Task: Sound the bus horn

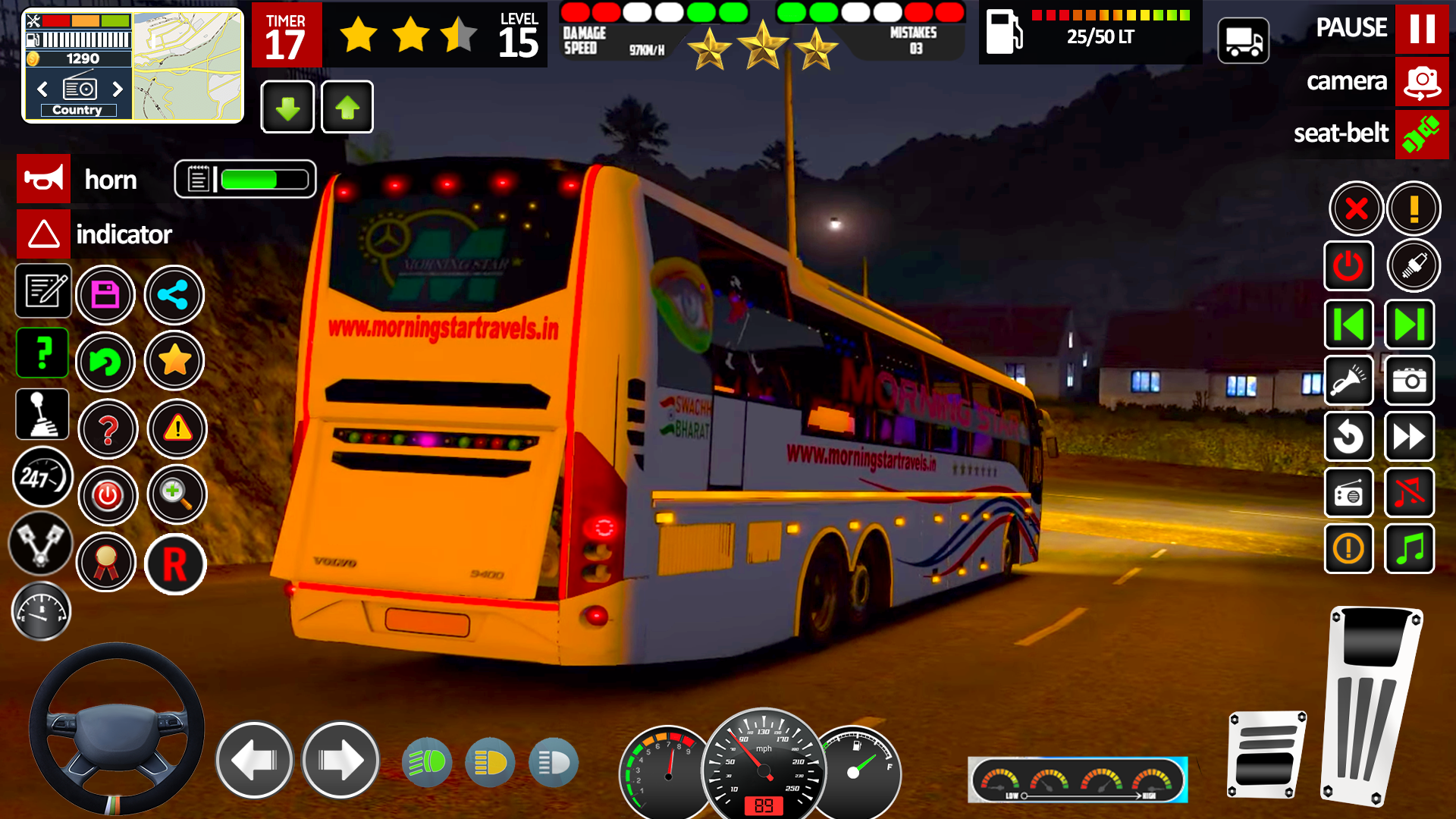Action: 43,179
